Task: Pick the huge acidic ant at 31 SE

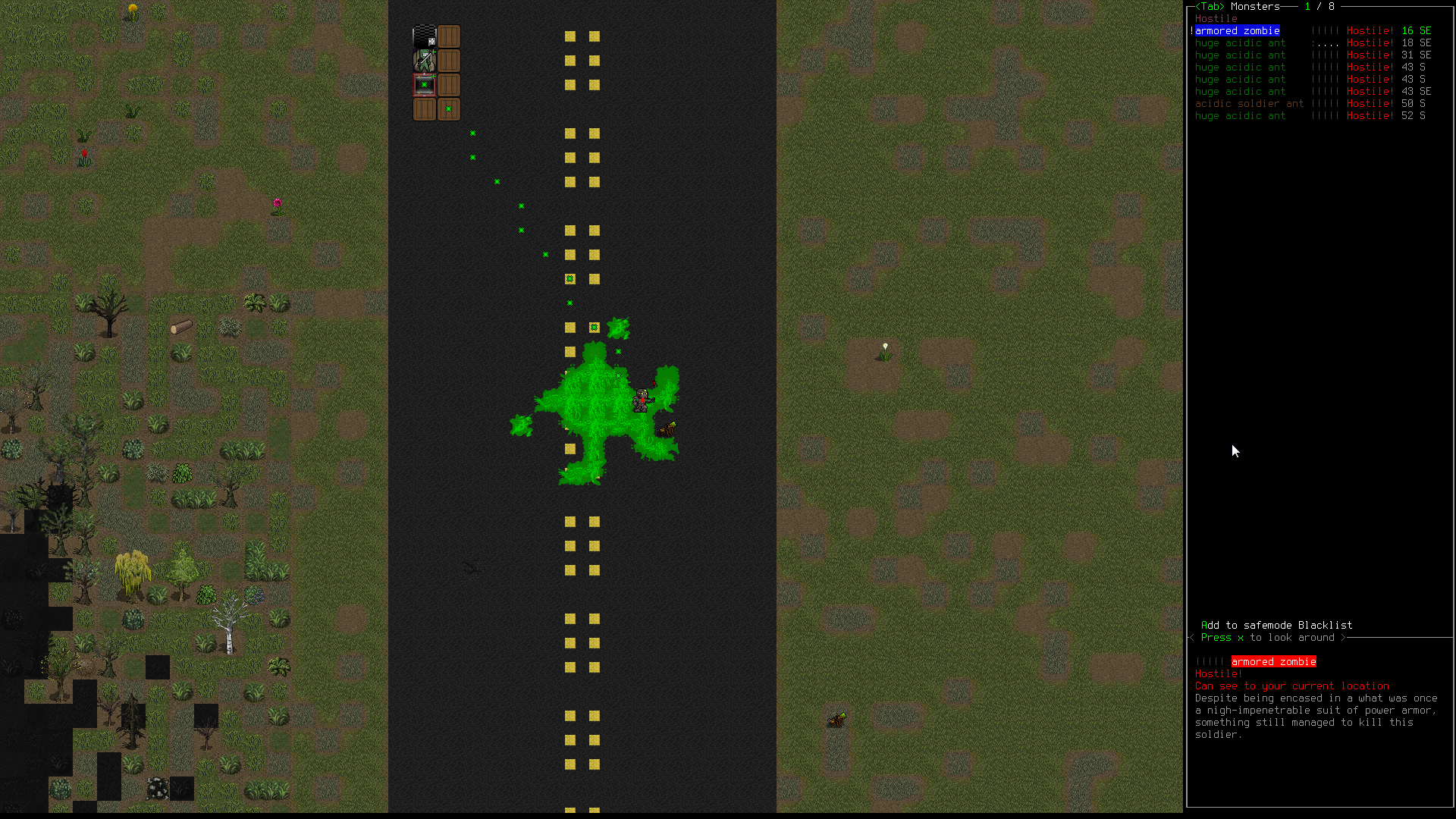Action: tap(1240, 55)
